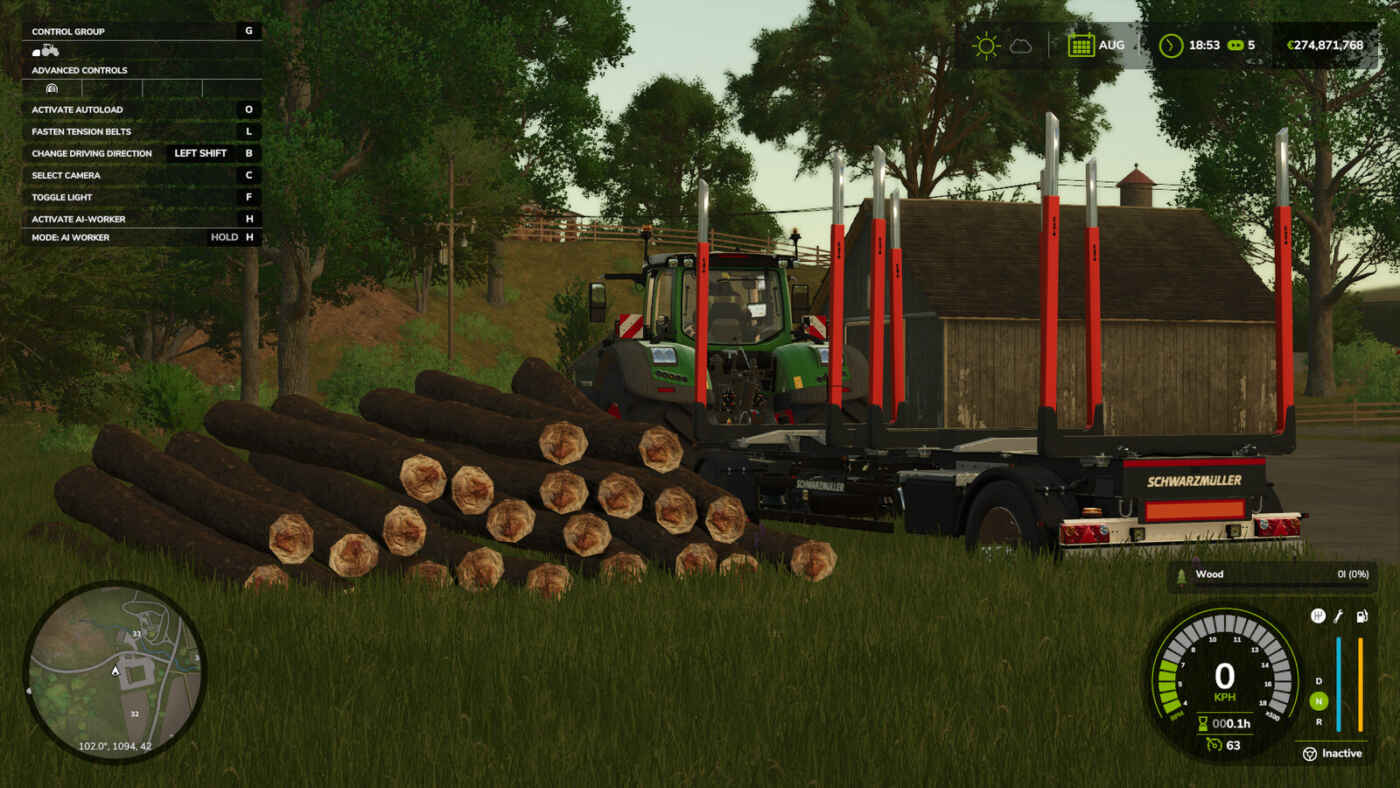Click the cruise control speed icon
1400x788 pixels.
(1212, 744)
